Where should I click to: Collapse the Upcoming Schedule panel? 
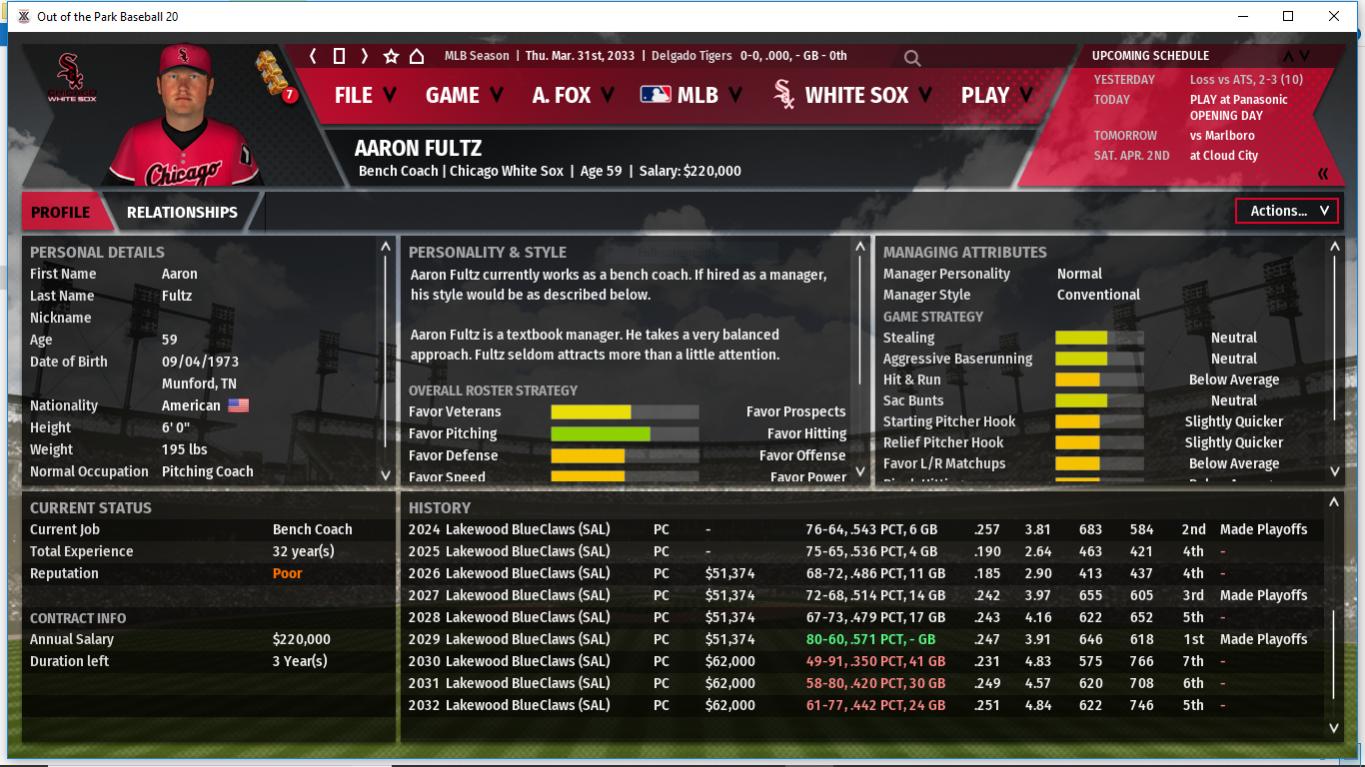click(1323, 173)
